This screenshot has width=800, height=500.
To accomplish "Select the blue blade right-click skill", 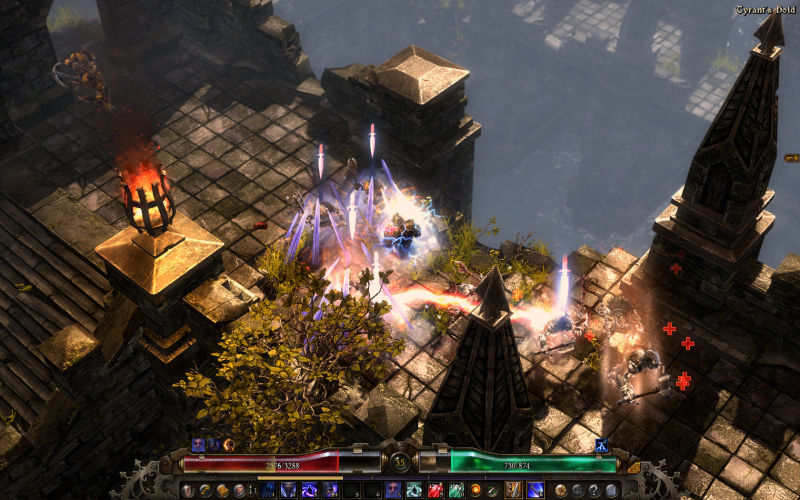I will [x=535, y=489].
